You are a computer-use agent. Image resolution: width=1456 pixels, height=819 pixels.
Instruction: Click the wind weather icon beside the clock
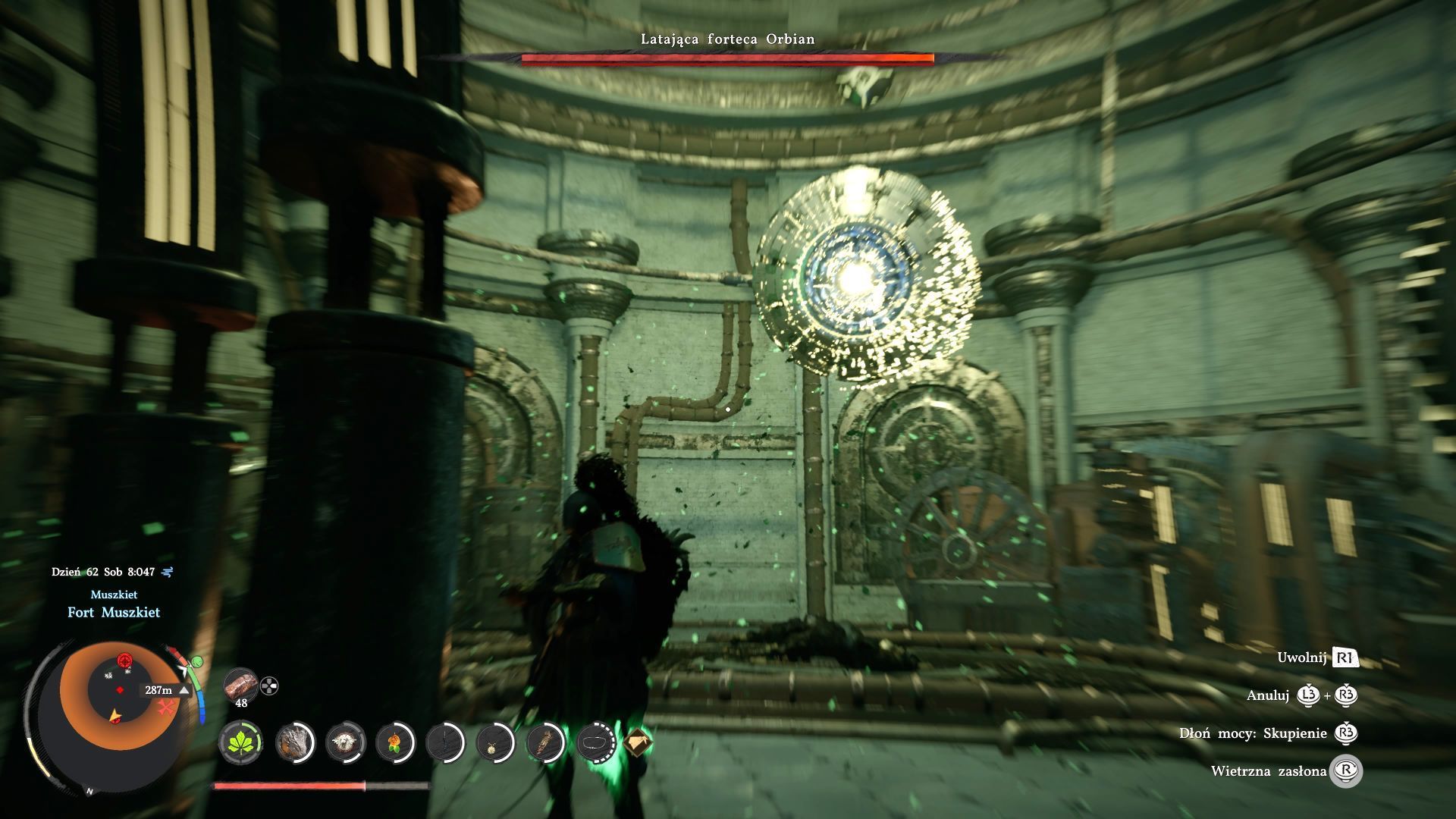click(168, 572)
